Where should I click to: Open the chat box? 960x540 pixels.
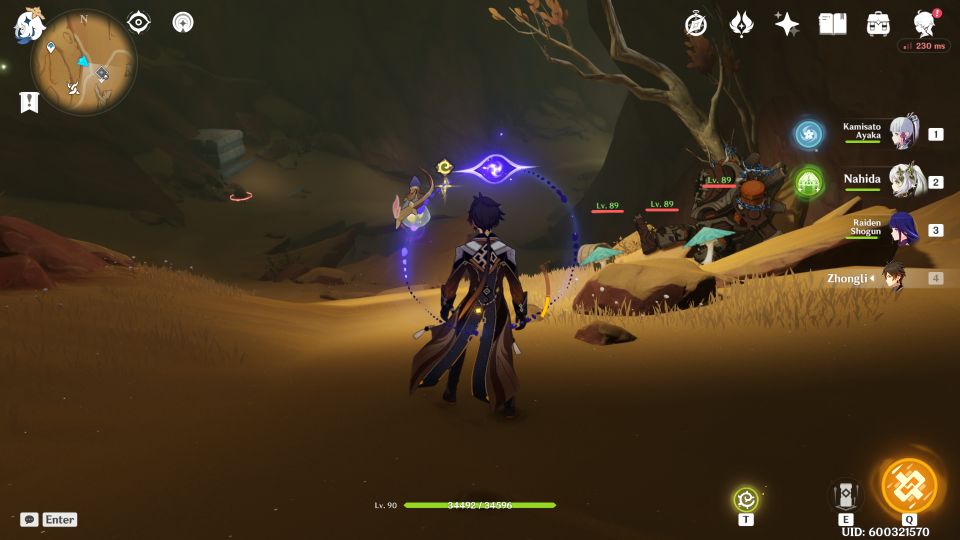(30, 519)
